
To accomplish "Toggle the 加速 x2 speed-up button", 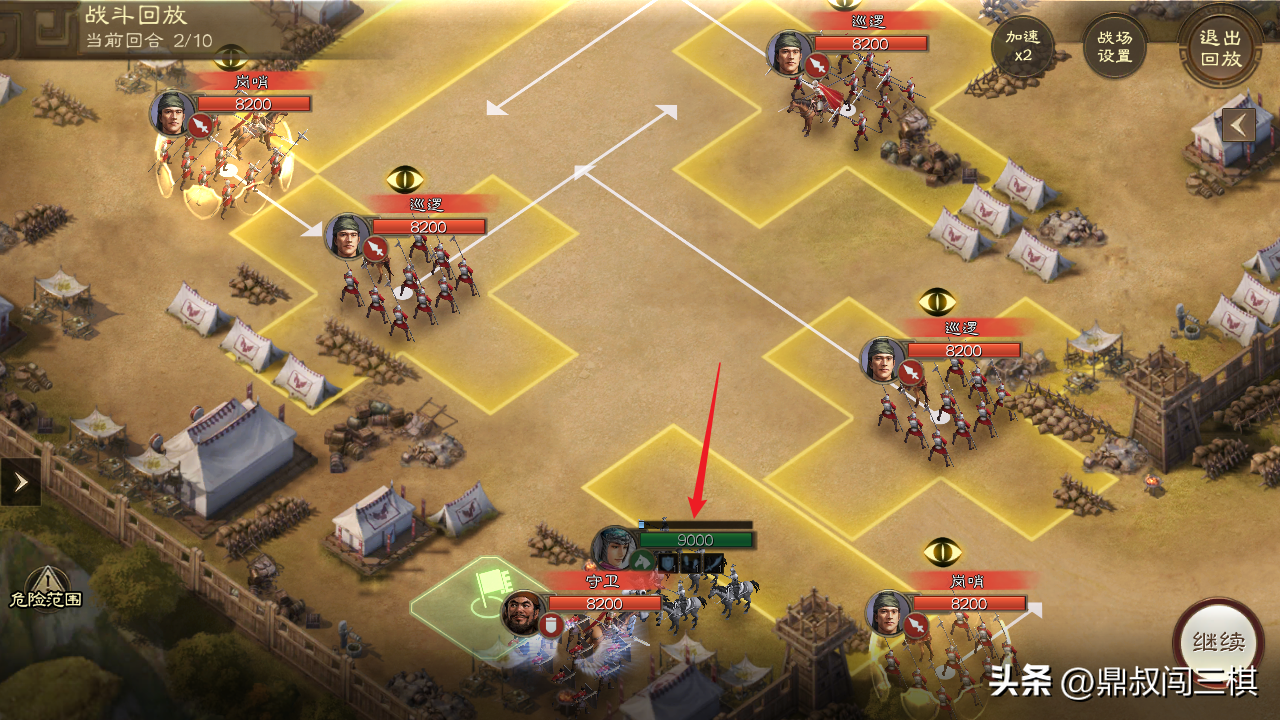I will click(1022, 47).
